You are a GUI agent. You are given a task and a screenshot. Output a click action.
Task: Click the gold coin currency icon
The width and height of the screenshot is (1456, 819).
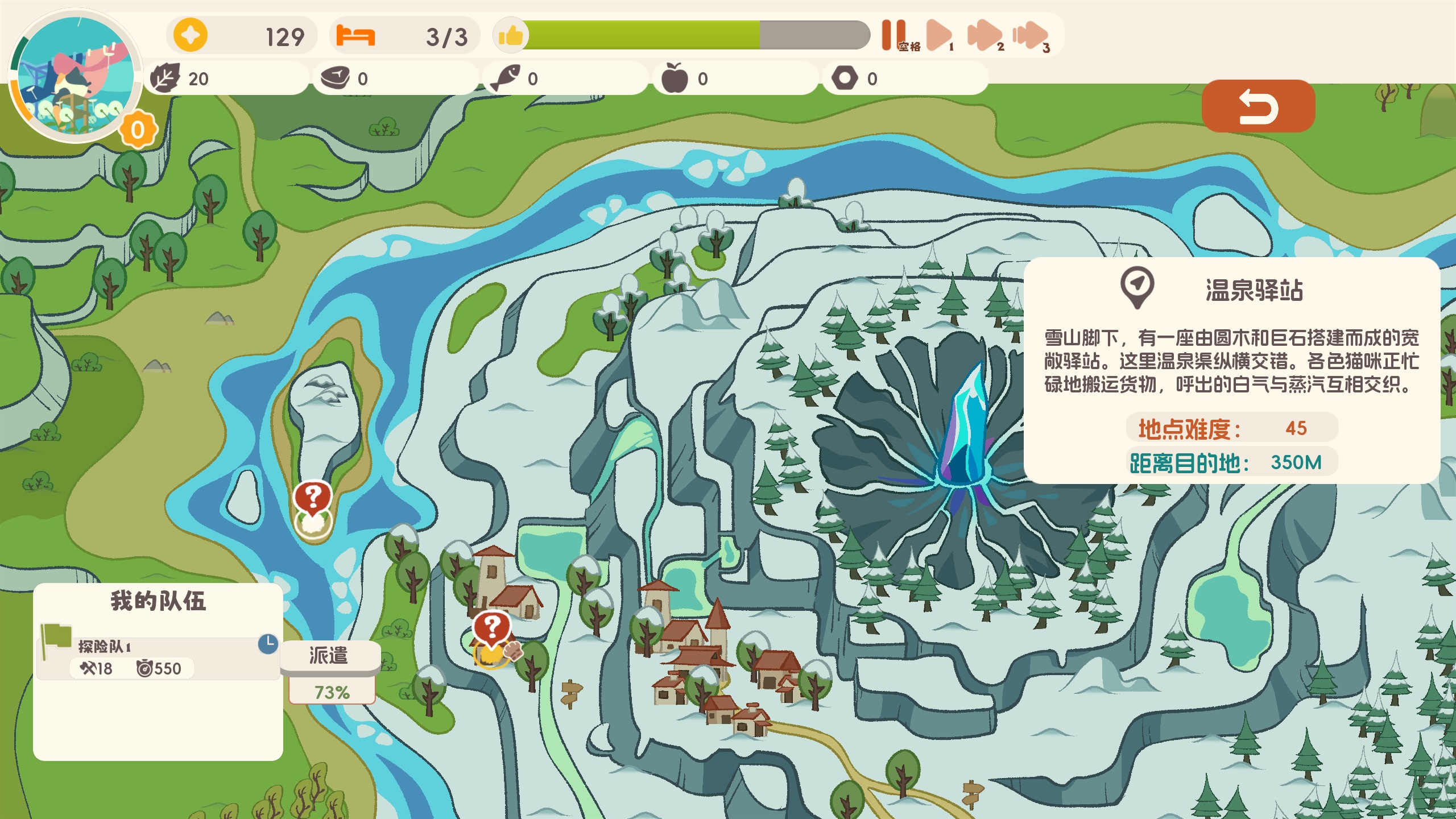(190, 35)
